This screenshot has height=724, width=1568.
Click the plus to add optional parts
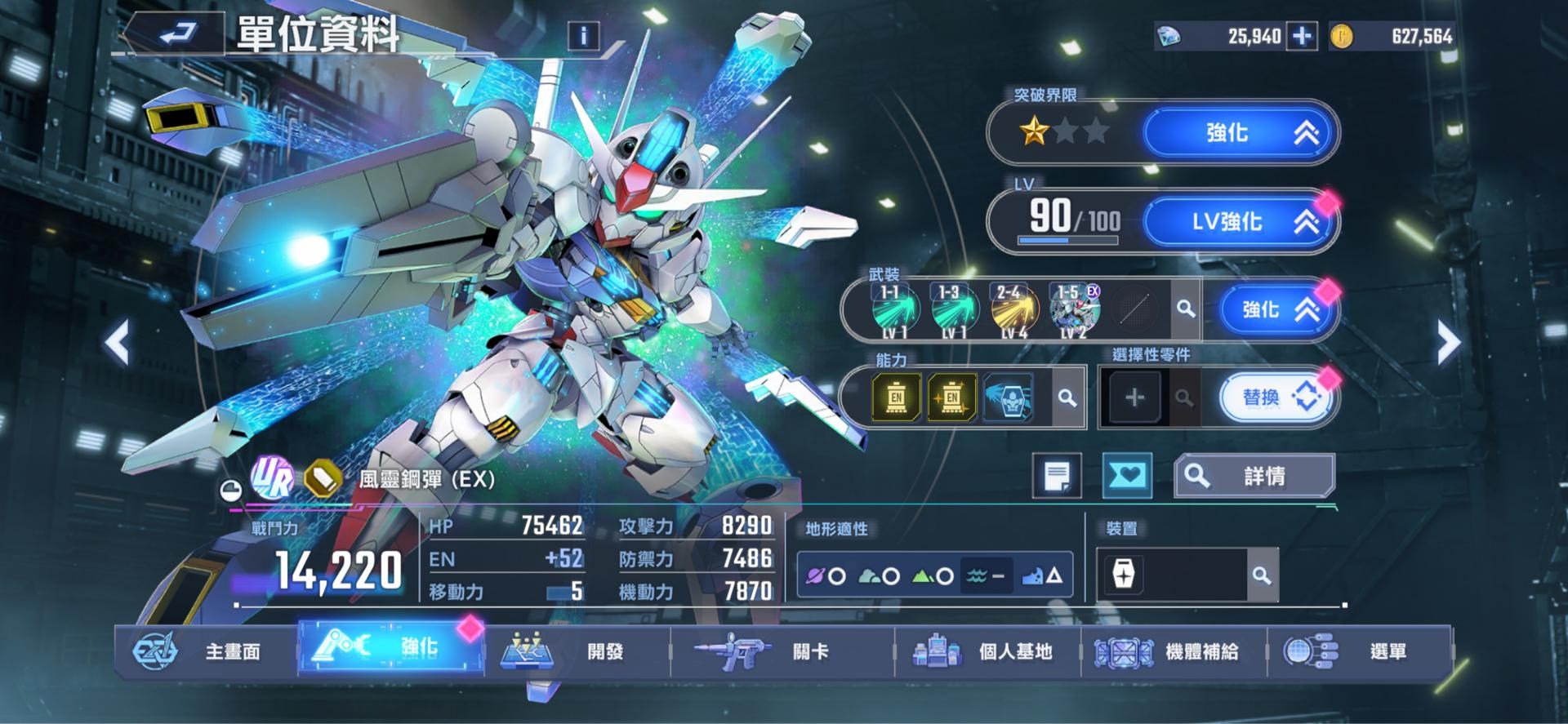[1135, 398]
